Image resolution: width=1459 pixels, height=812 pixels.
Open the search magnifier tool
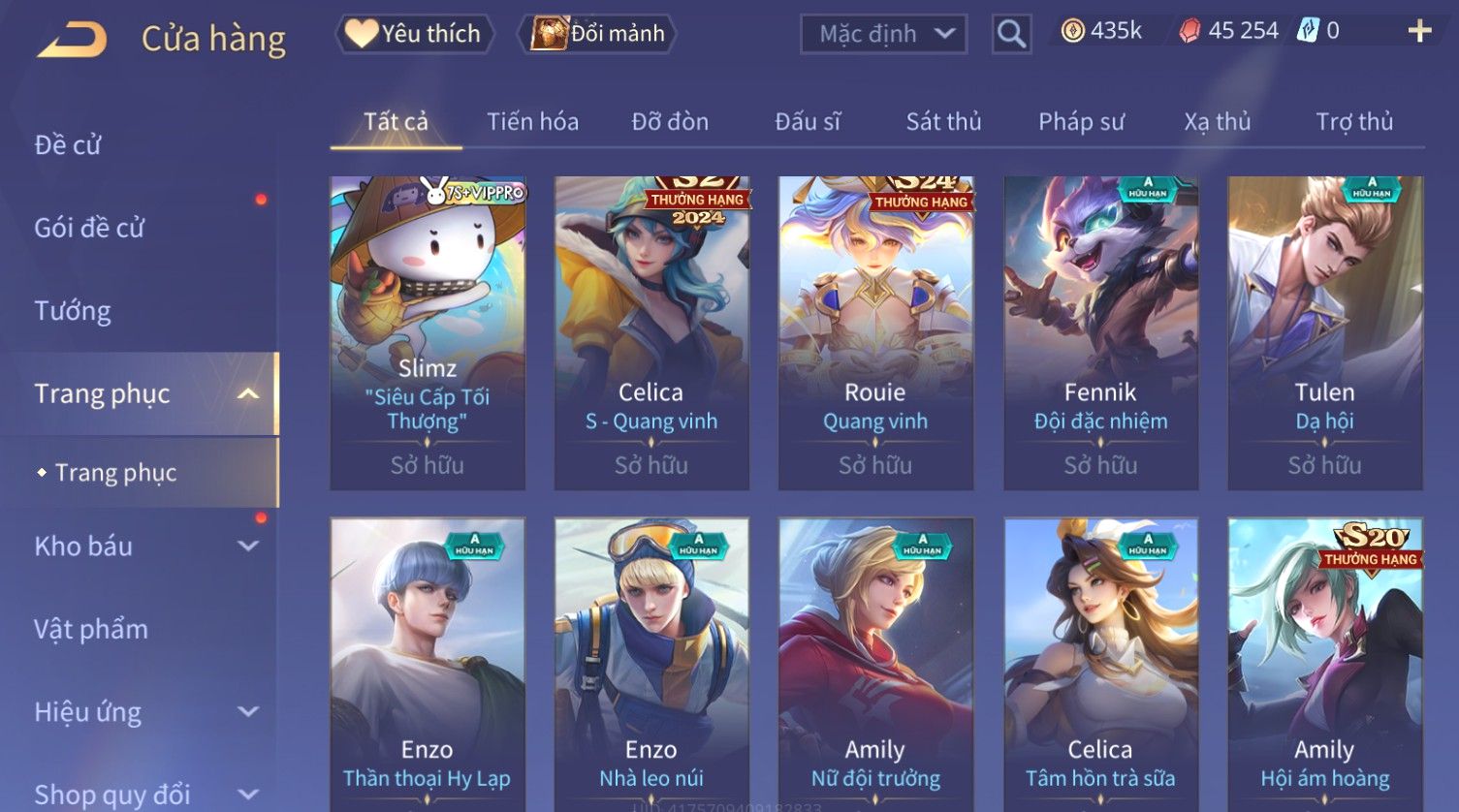click(x=1011, y=34)
